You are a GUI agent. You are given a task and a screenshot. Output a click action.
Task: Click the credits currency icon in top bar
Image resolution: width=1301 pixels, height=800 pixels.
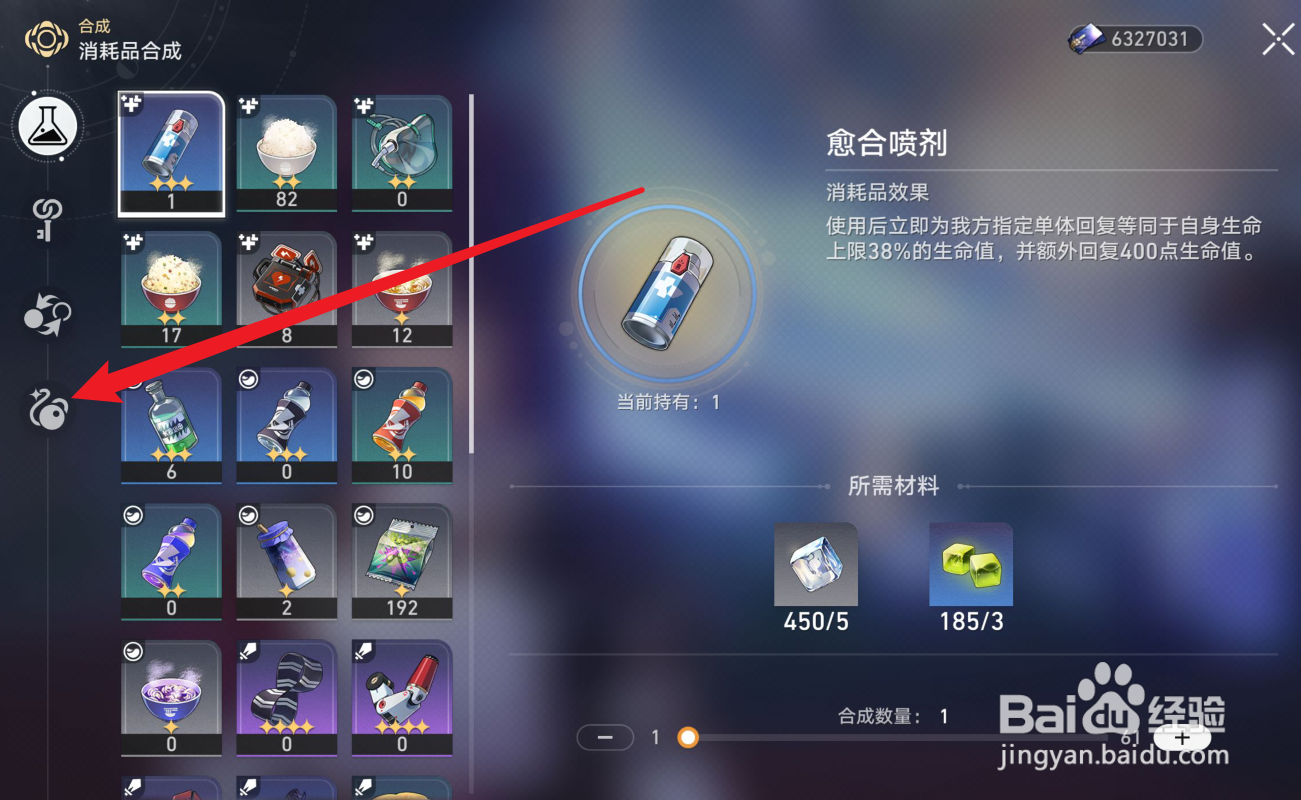[x=1087, y=39]
